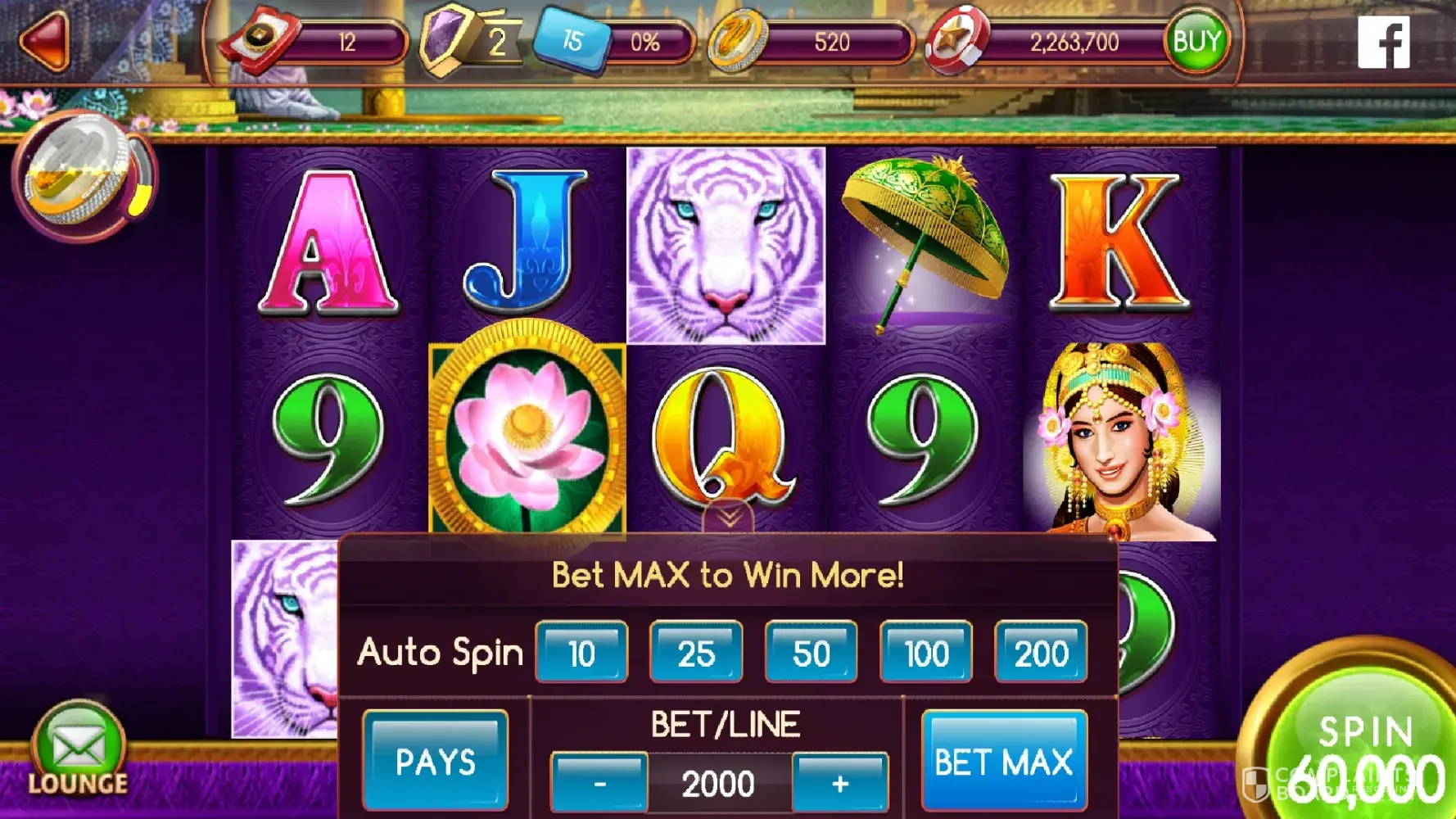The height and width of the screenshot is (819, 1456).
Task: Set Auto Spin to 10 spins
Action: 581,653
